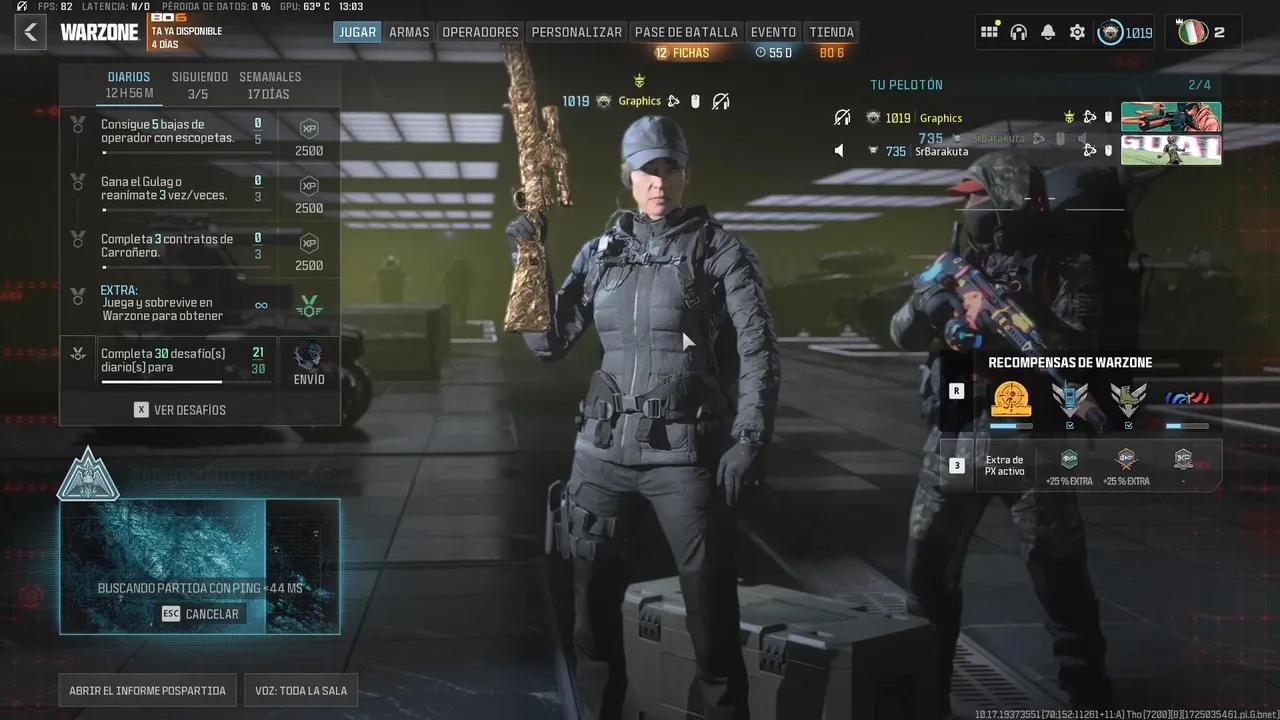Open the audio channels headset icon
This screenshot has width=1280, height=720.
[1018, 32]
